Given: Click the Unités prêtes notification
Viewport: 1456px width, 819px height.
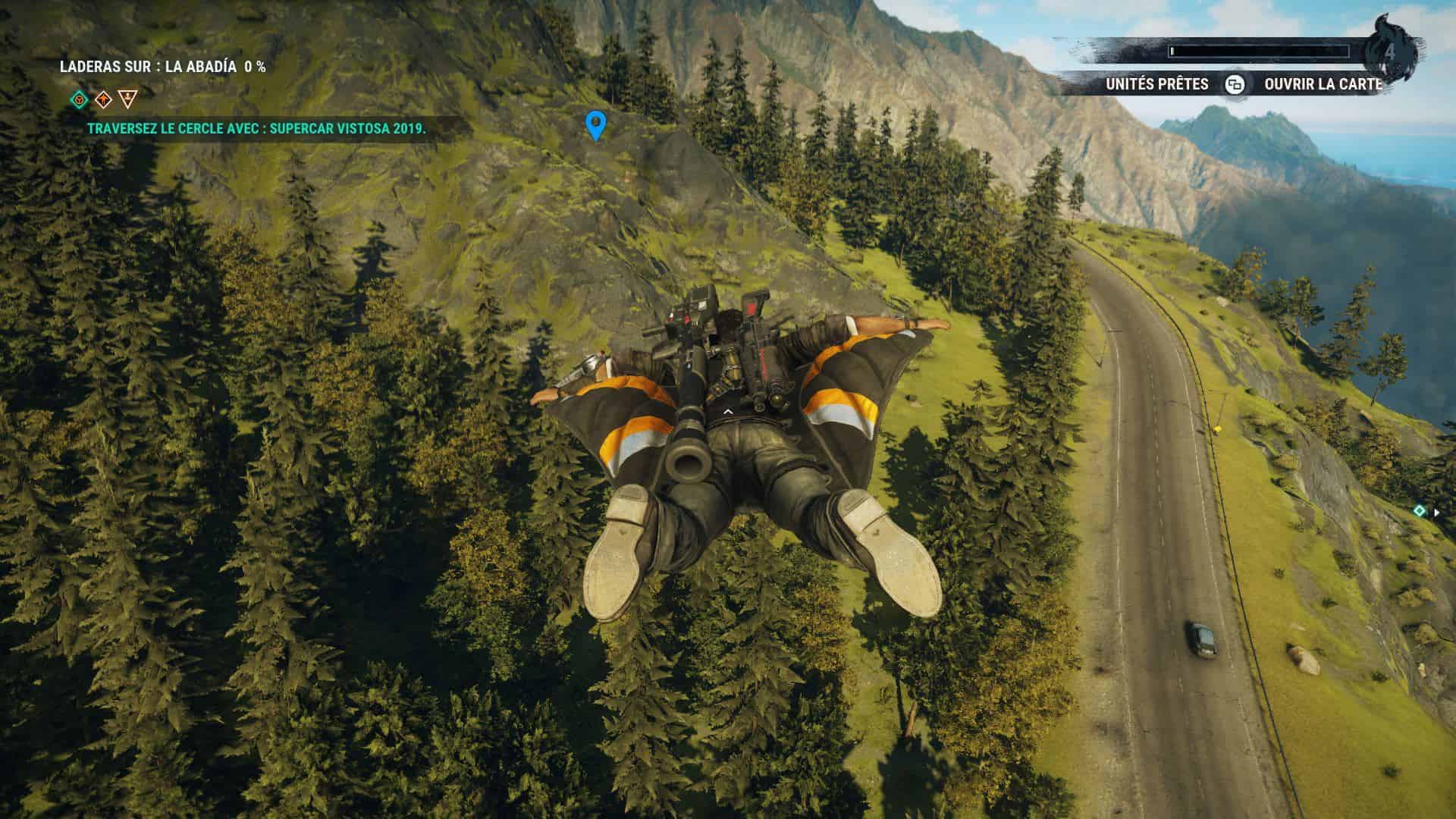Looking at the screenshot, I should 1156,84.
